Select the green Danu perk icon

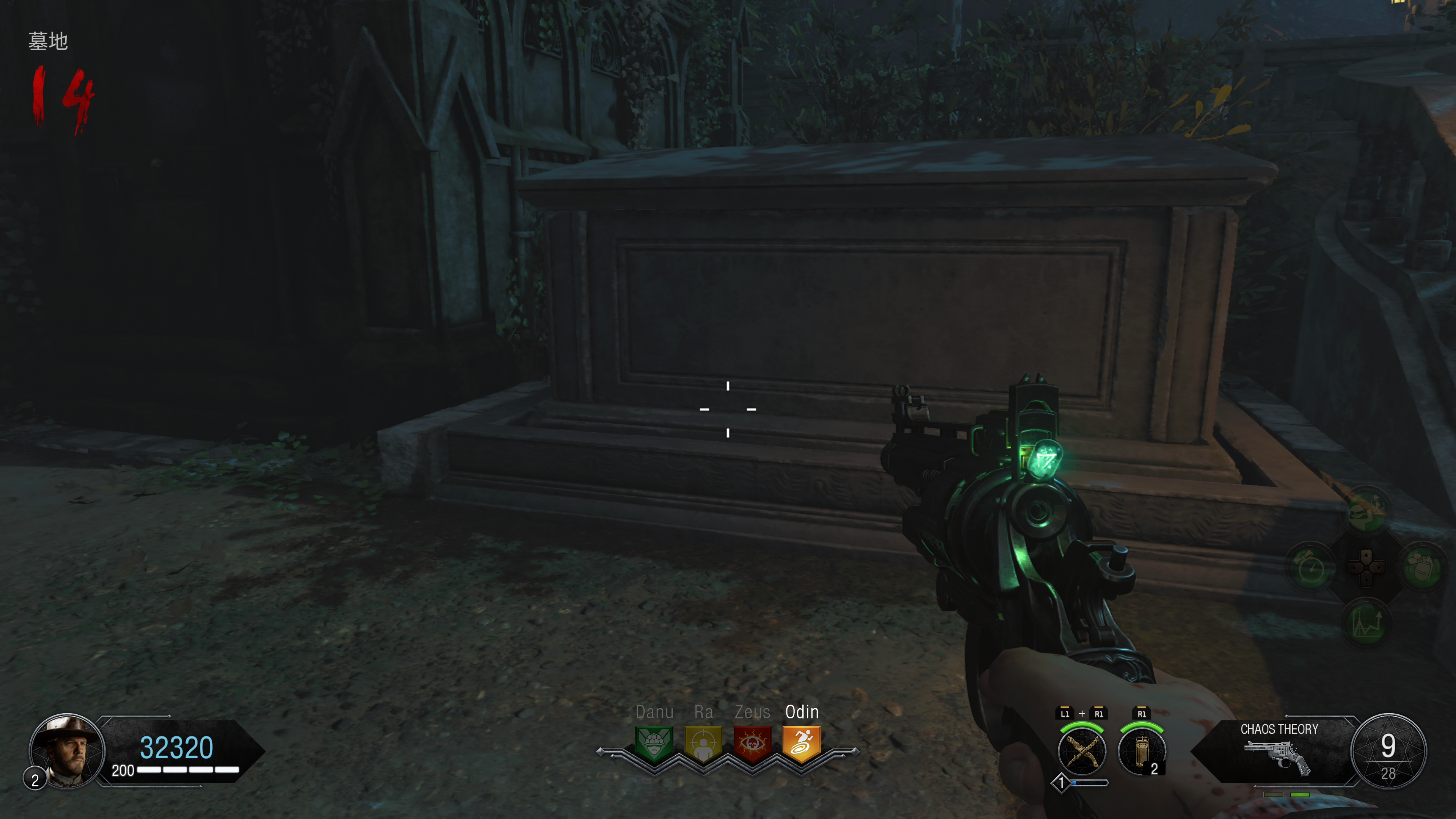tap(654, 743)
